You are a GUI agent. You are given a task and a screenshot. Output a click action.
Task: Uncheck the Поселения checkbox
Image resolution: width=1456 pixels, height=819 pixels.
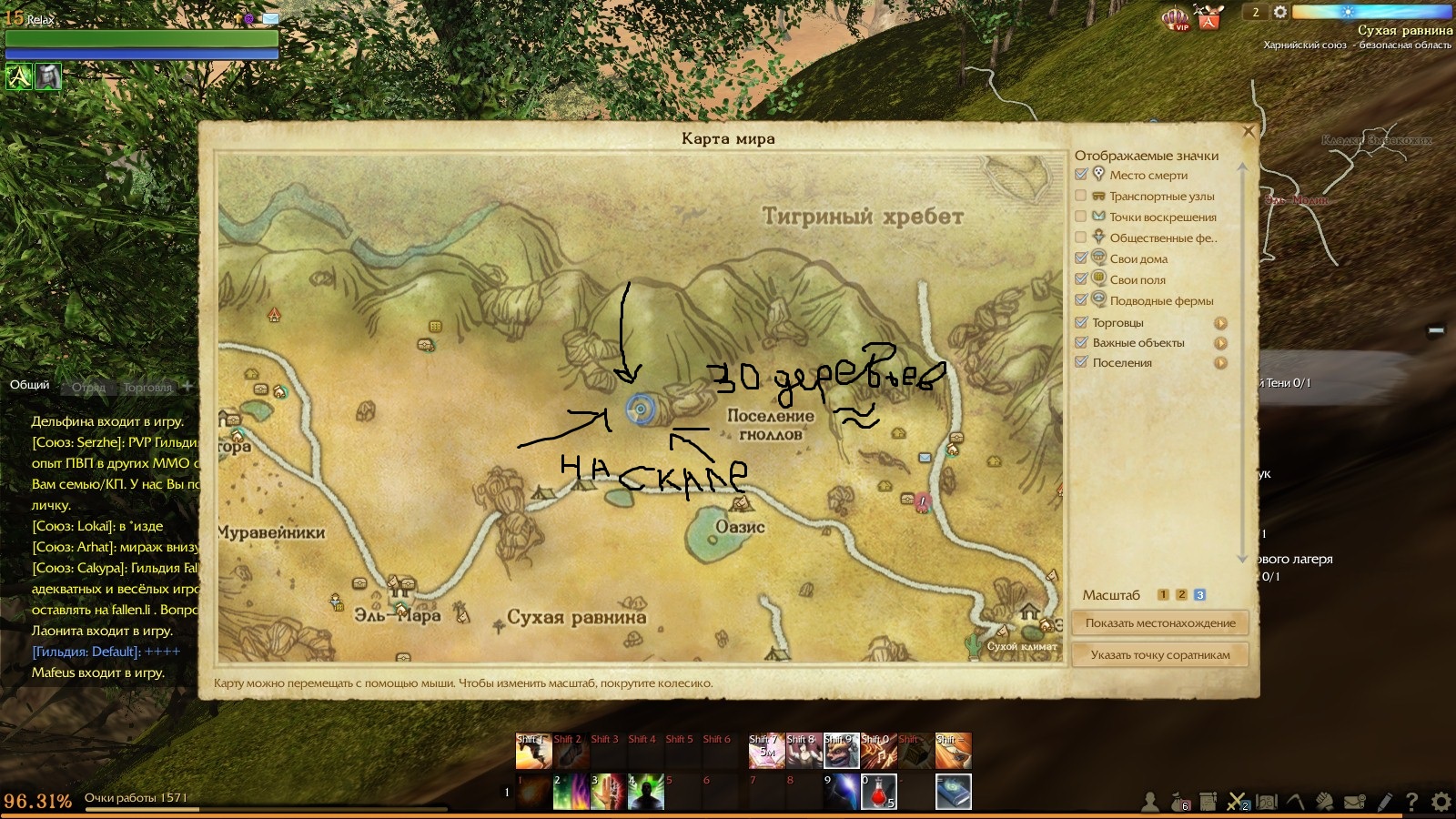[x=1081, y=362]
